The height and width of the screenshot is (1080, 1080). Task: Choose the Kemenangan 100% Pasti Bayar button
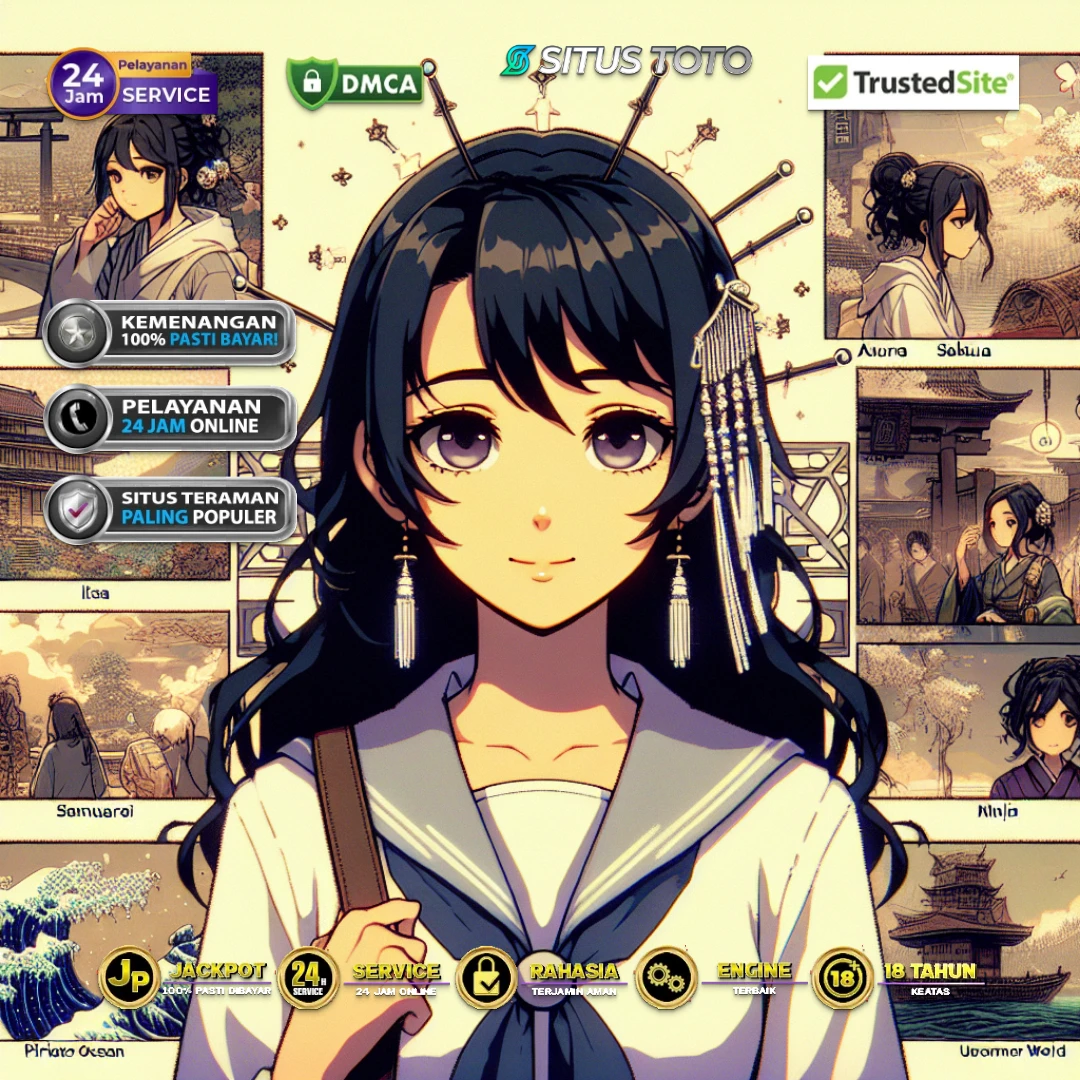pyautogui.click(x=170, y=332)
